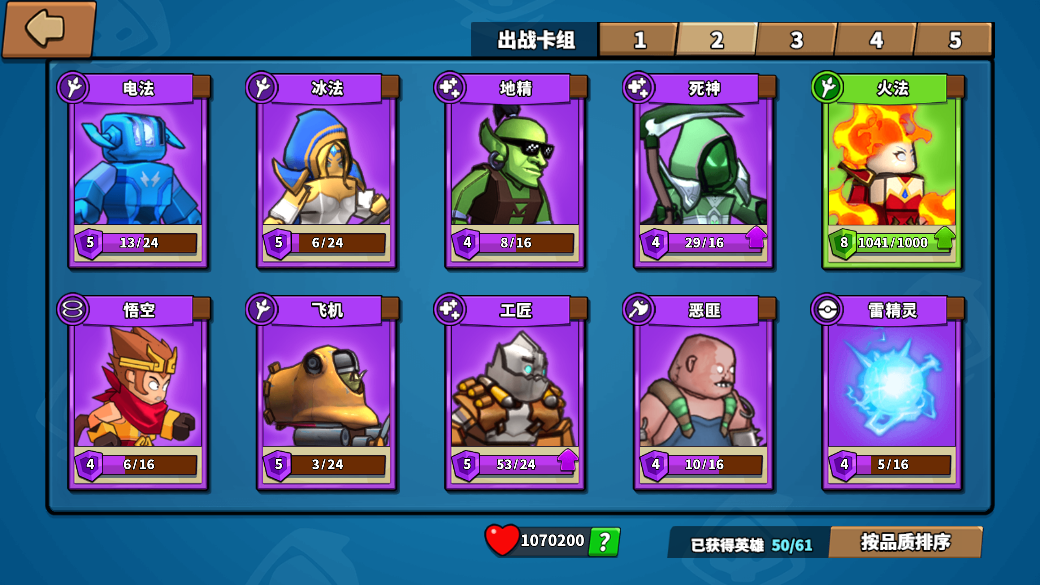
Task: Switch to battle deck tab 5
Action: [x=954, y=40]
